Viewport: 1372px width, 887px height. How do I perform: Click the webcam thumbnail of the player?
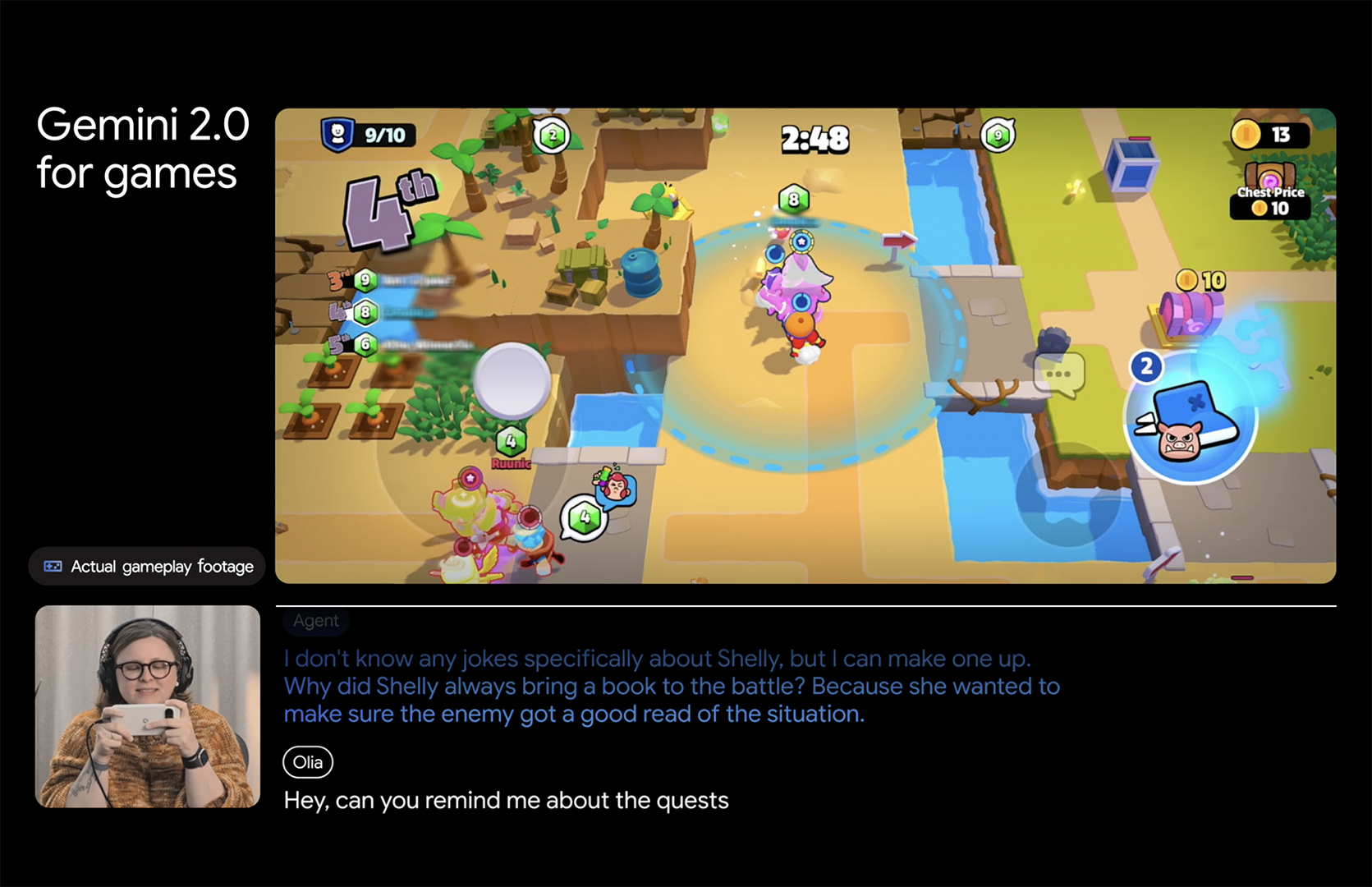pyautogui.click(x=148, y=706)
